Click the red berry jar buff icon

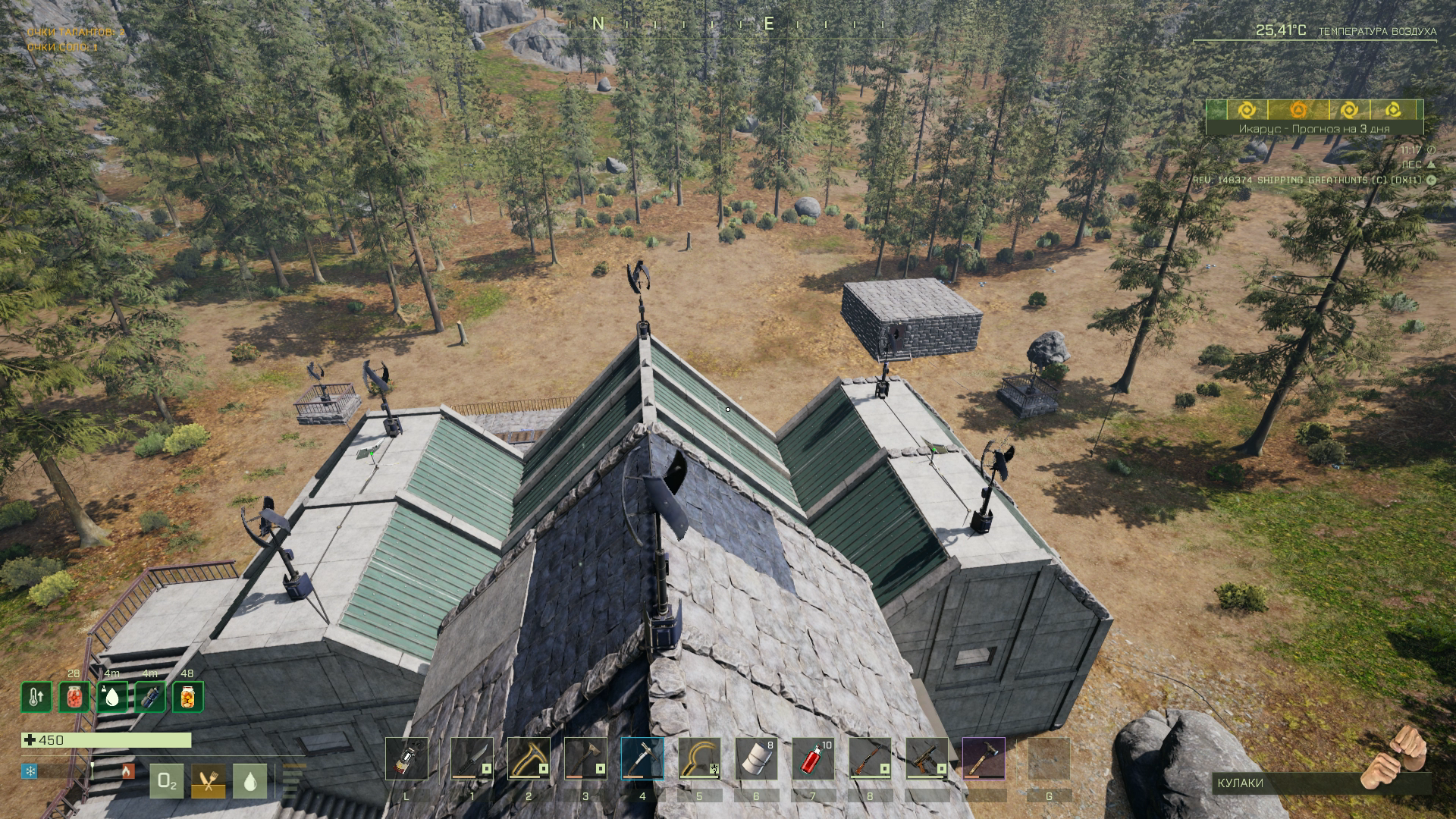74,697
